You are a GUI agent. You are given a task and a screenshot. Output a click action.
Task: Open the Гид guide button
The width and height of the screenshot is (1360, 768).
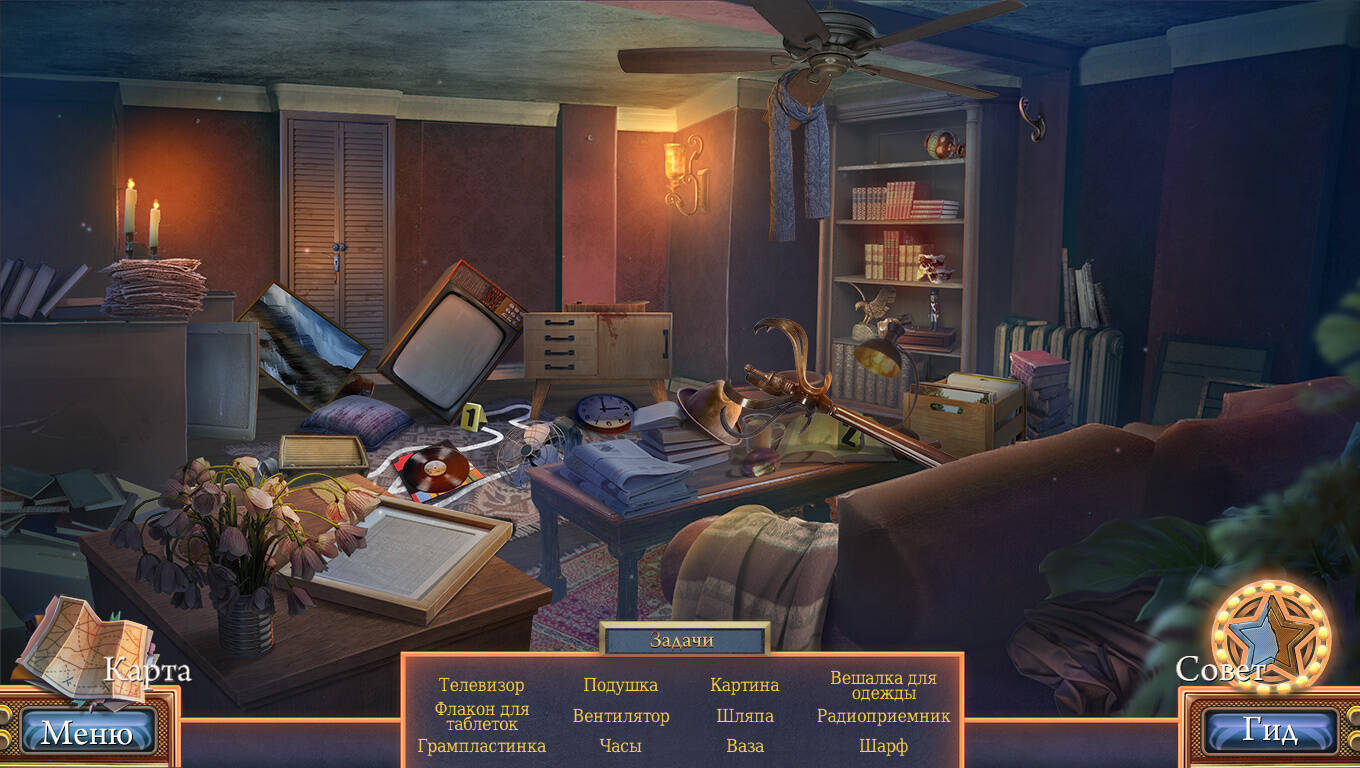click(x=1269, y=732)
